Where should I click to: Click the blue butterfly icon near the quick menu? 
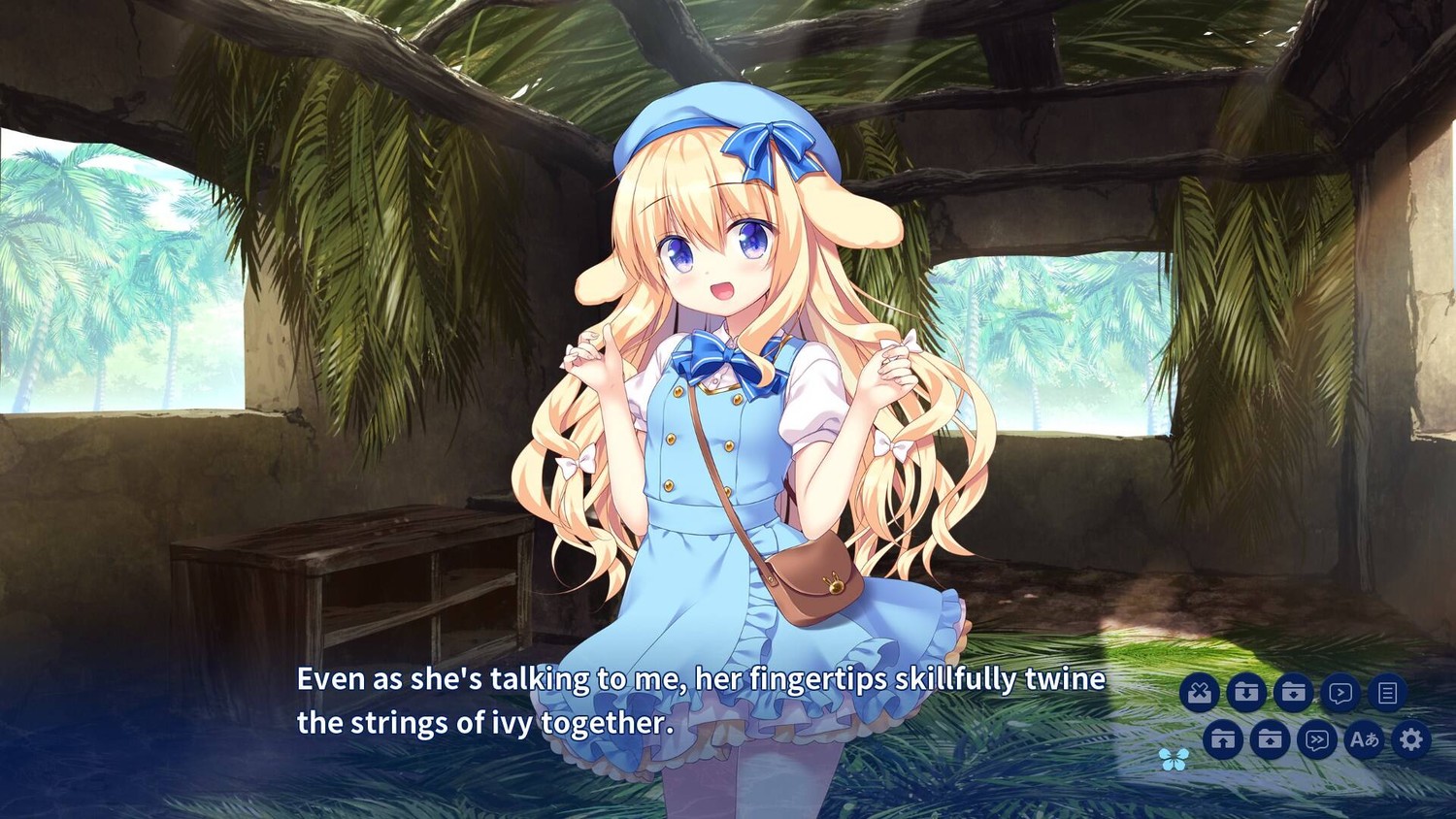tap(1176, 759)
